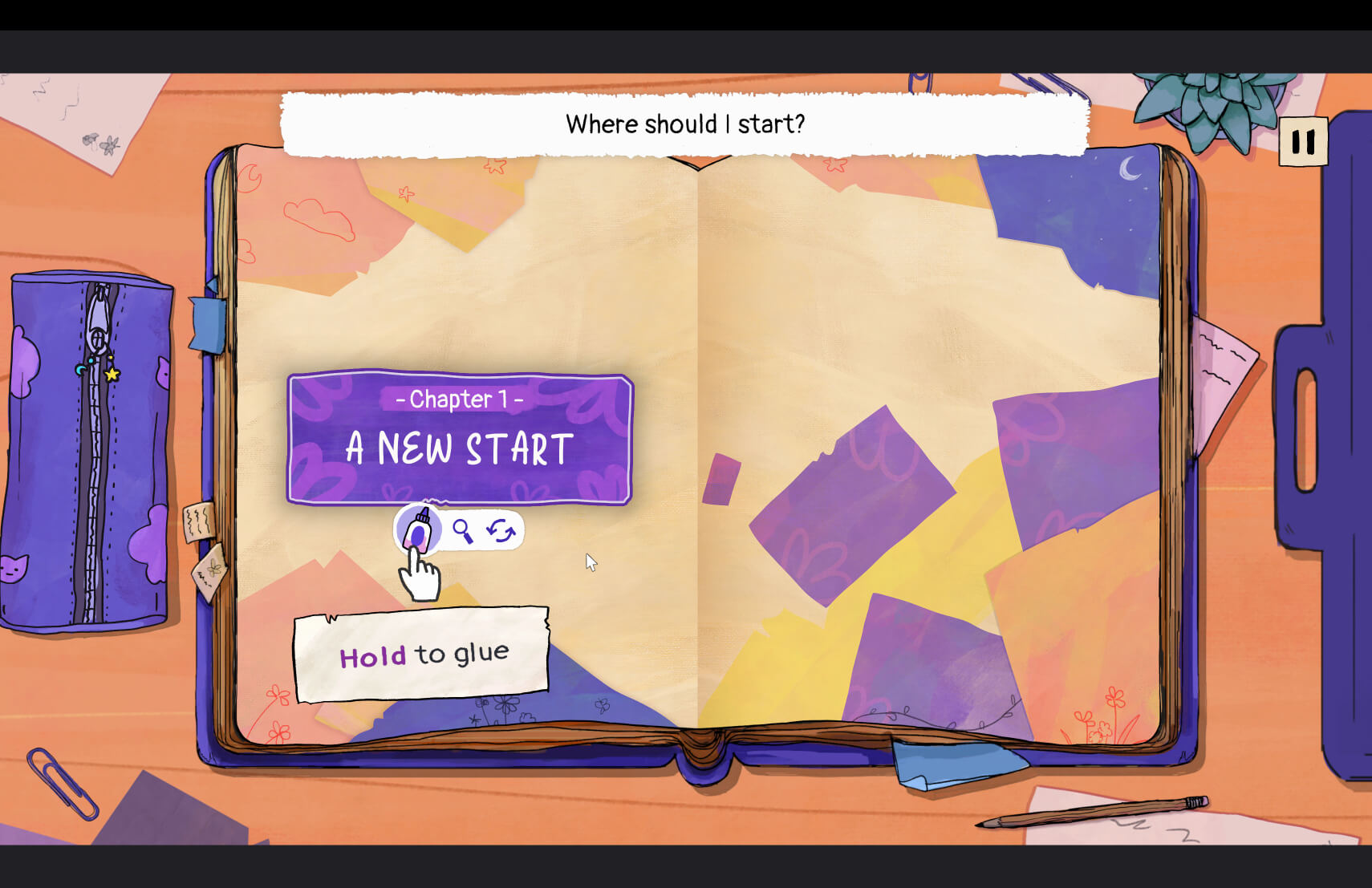
Task: Pause the game with the pause button
Action: tap(1302, 142)
